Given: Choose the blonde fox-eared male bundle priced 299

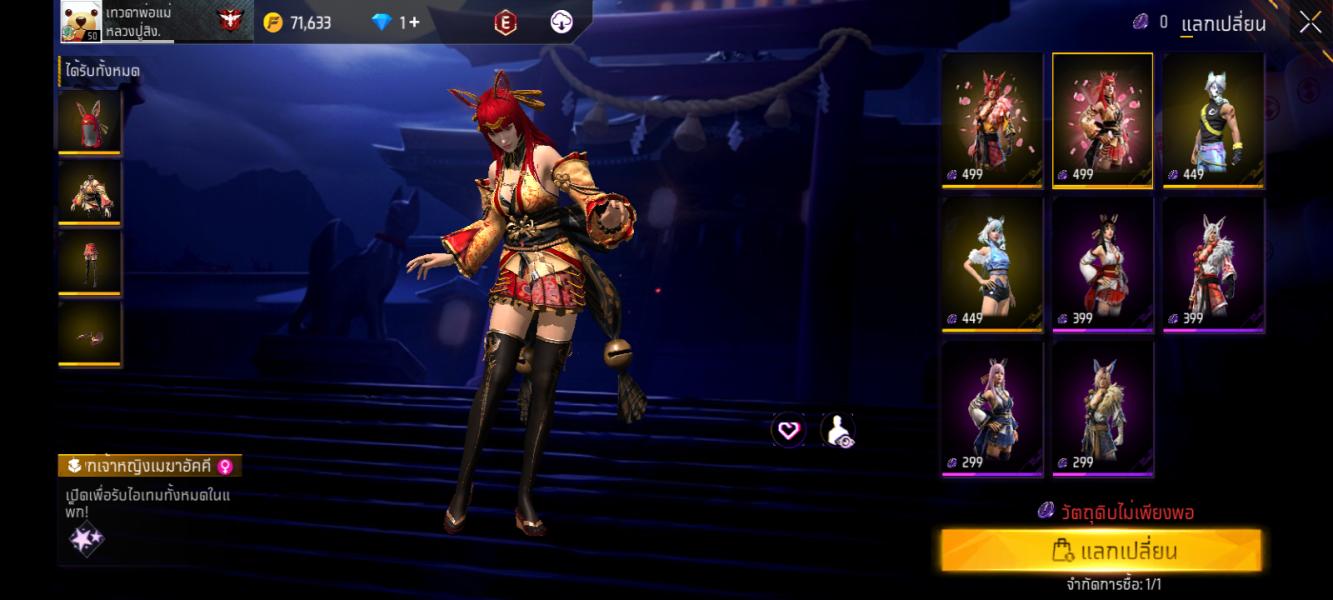Looking at the screenshot, I should pos(1102,408).
